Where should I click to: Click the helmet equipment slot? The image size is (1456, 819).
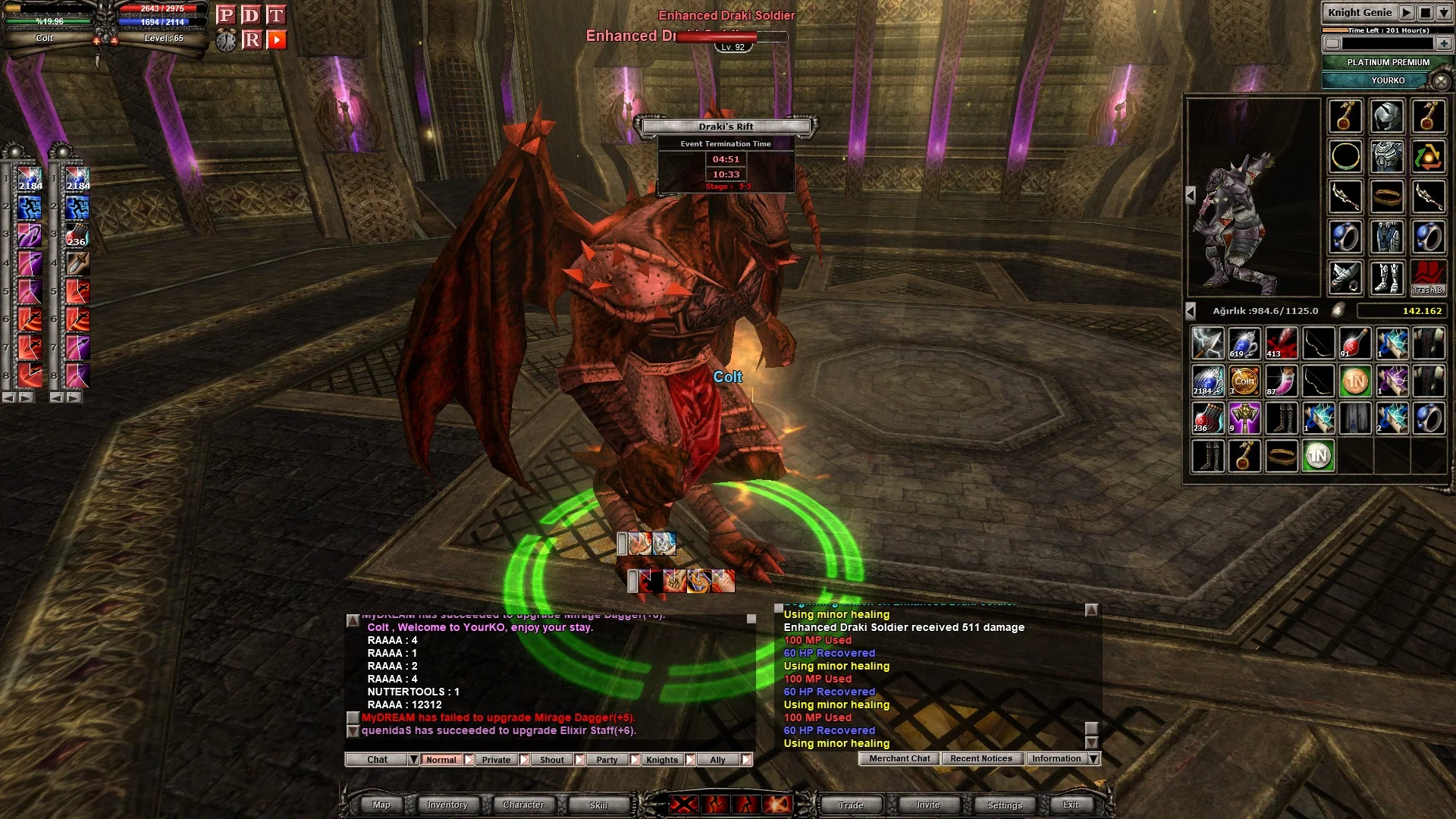(1387, 117)
